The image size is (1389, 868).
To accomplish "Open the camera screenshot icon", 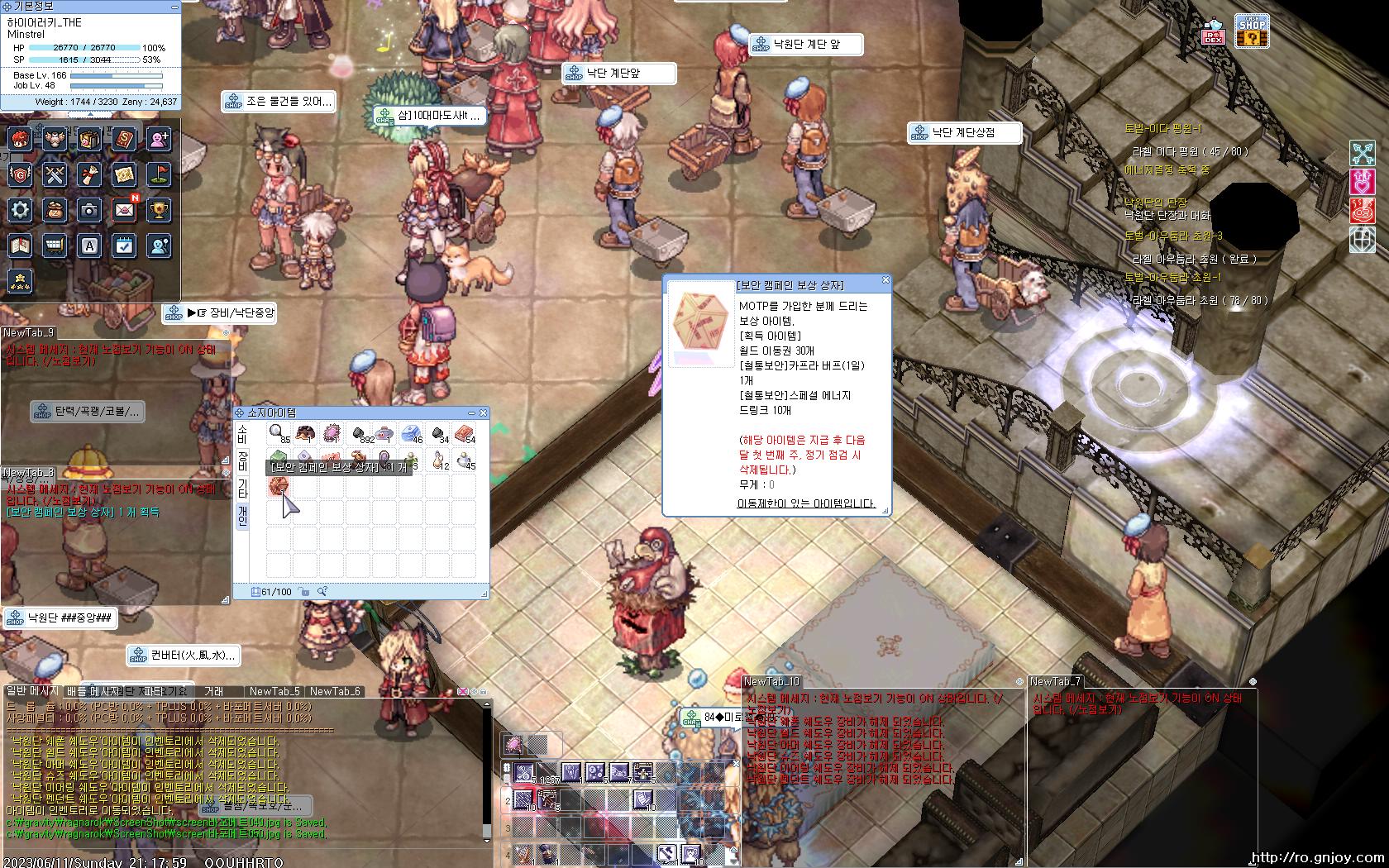I will coord(89,210).
